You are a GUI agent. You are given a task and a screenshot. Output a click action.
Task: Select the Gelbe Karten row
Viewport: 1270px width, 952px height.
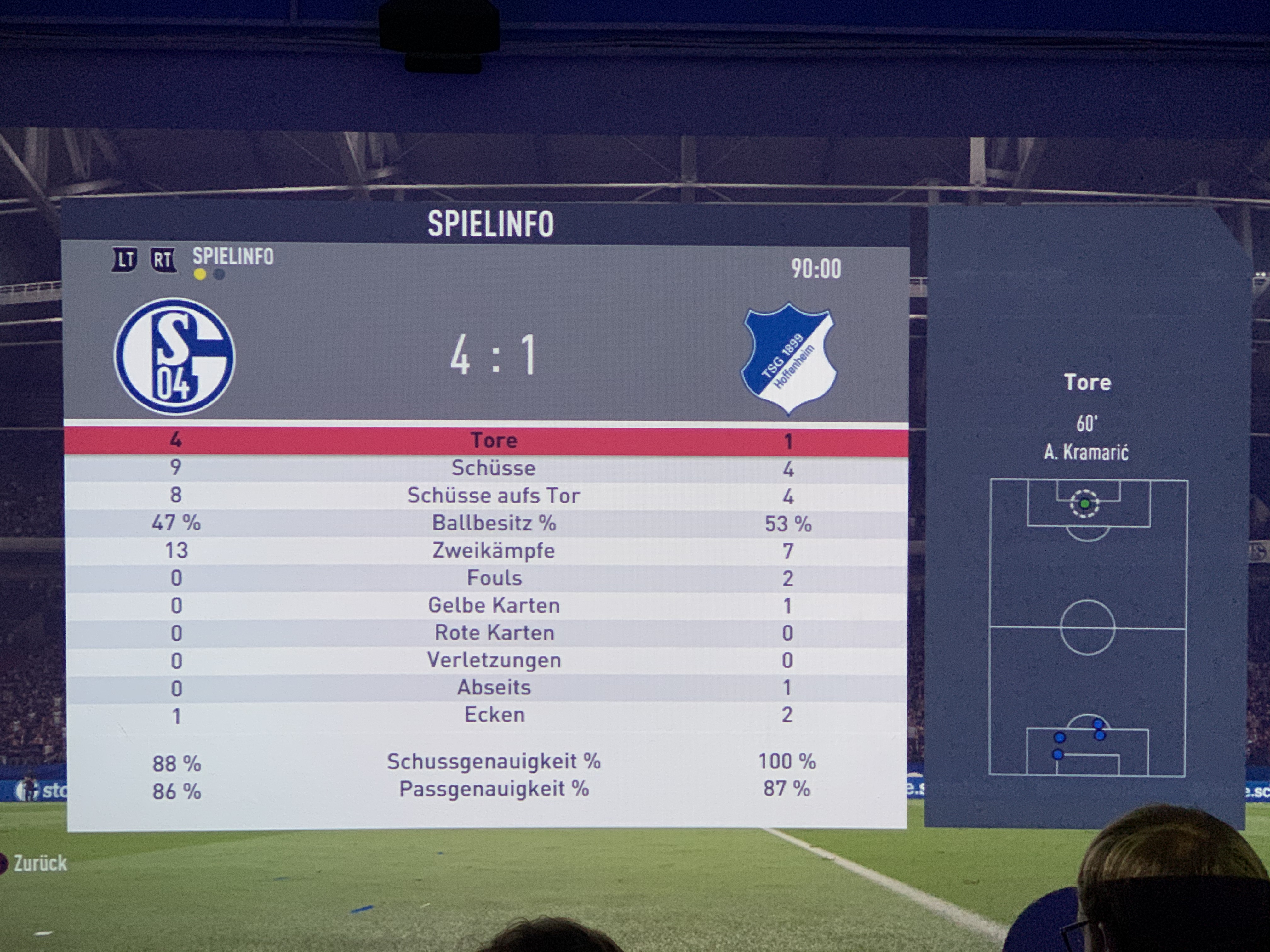(493, 605)
